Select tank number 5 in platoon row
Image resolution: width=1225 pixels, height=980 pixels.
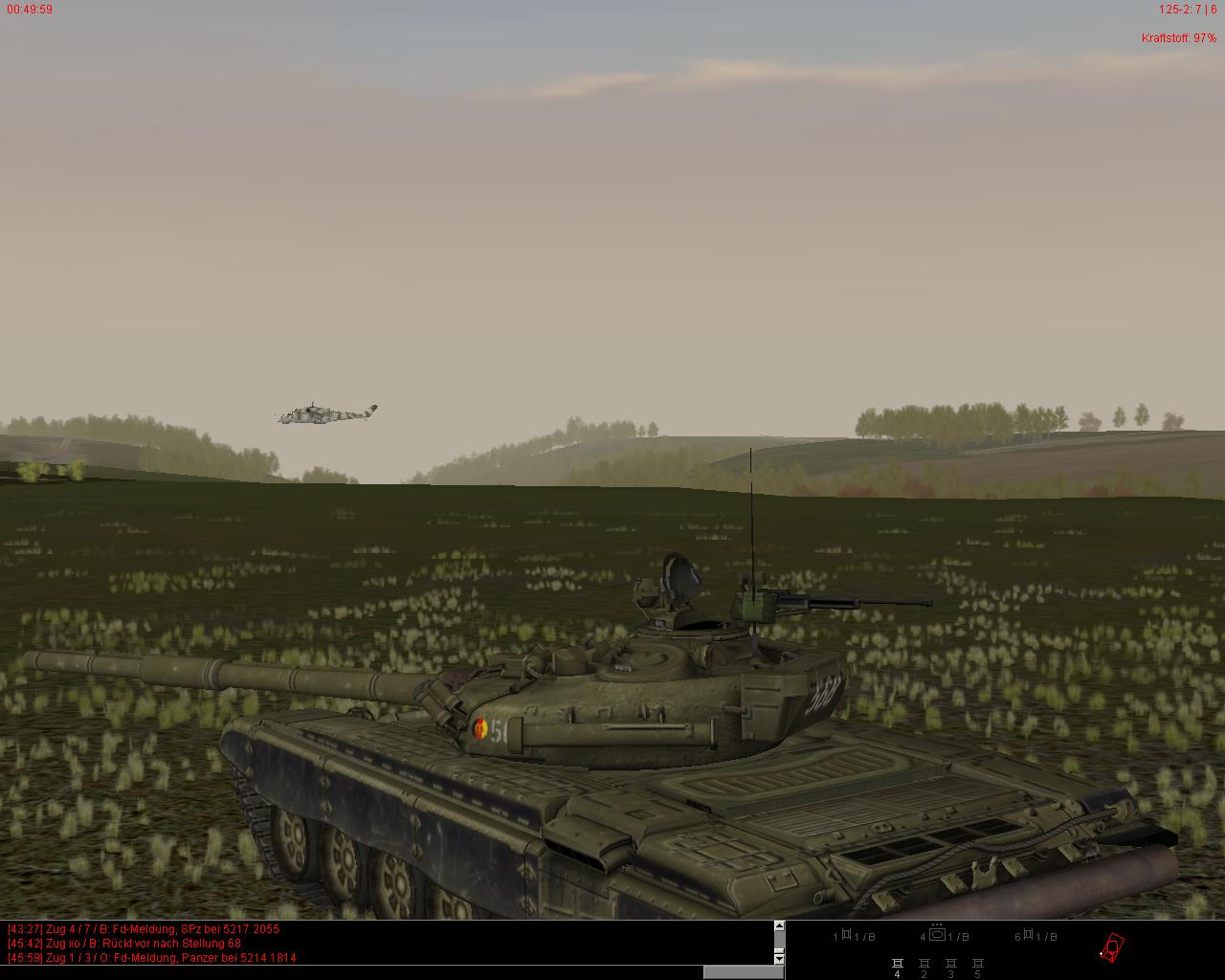pos(977,965)
